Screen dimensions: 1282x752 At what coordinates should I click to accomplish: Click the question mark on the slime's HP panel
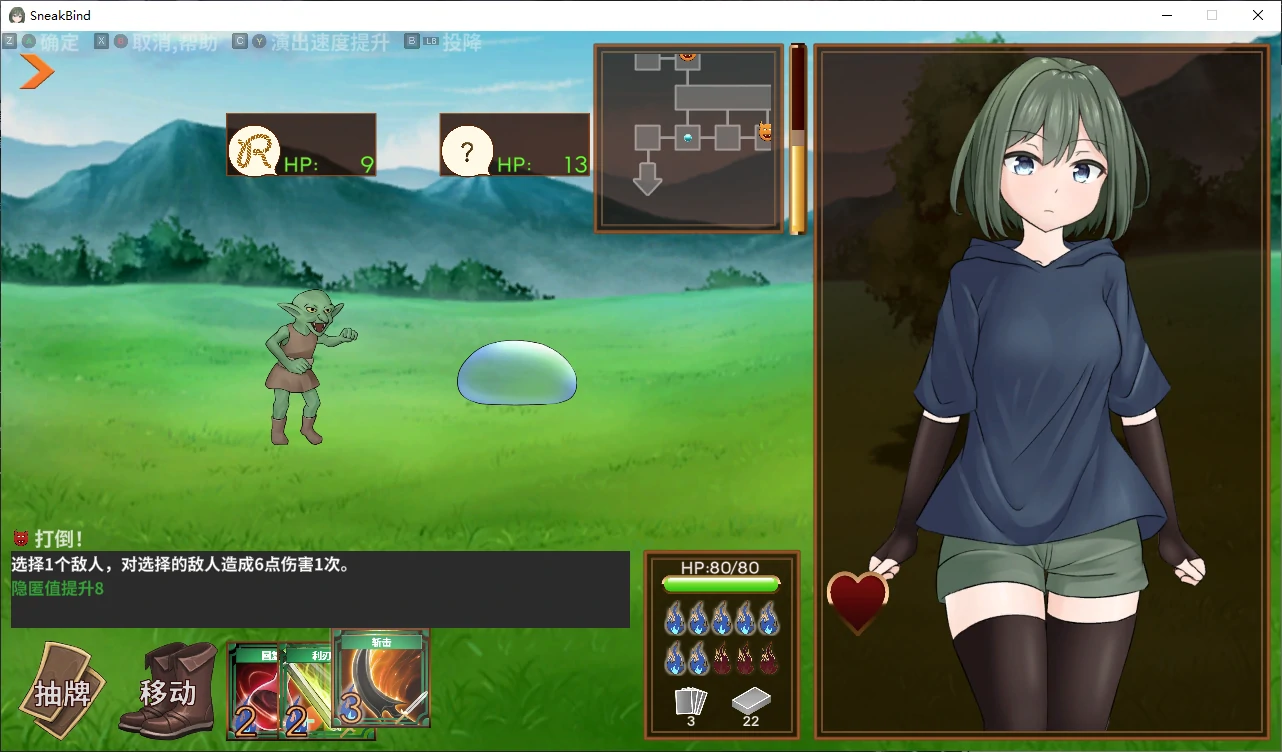[468, 152]
